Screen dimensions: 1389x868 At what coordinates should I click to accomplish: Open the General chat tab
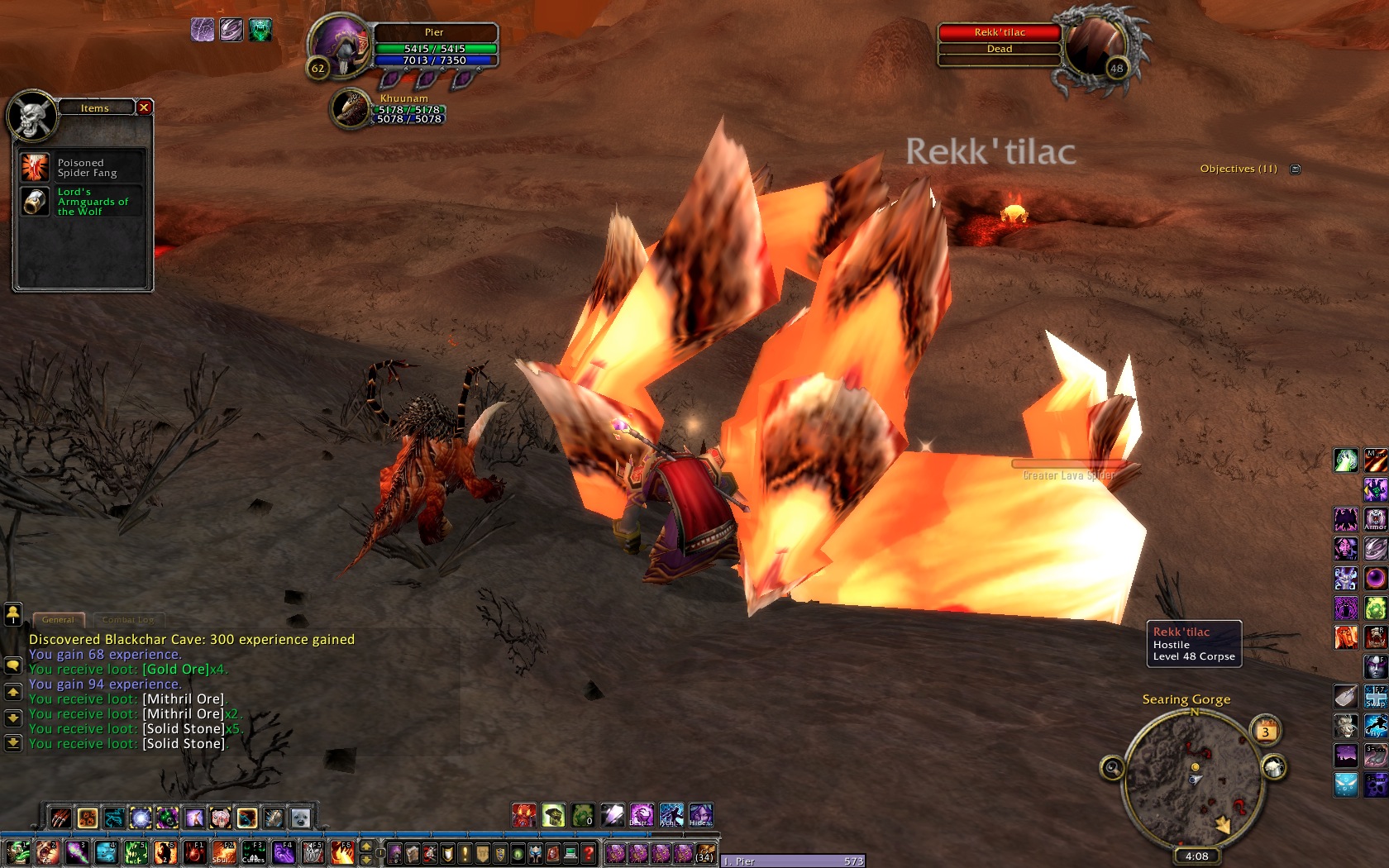[58, 619]
